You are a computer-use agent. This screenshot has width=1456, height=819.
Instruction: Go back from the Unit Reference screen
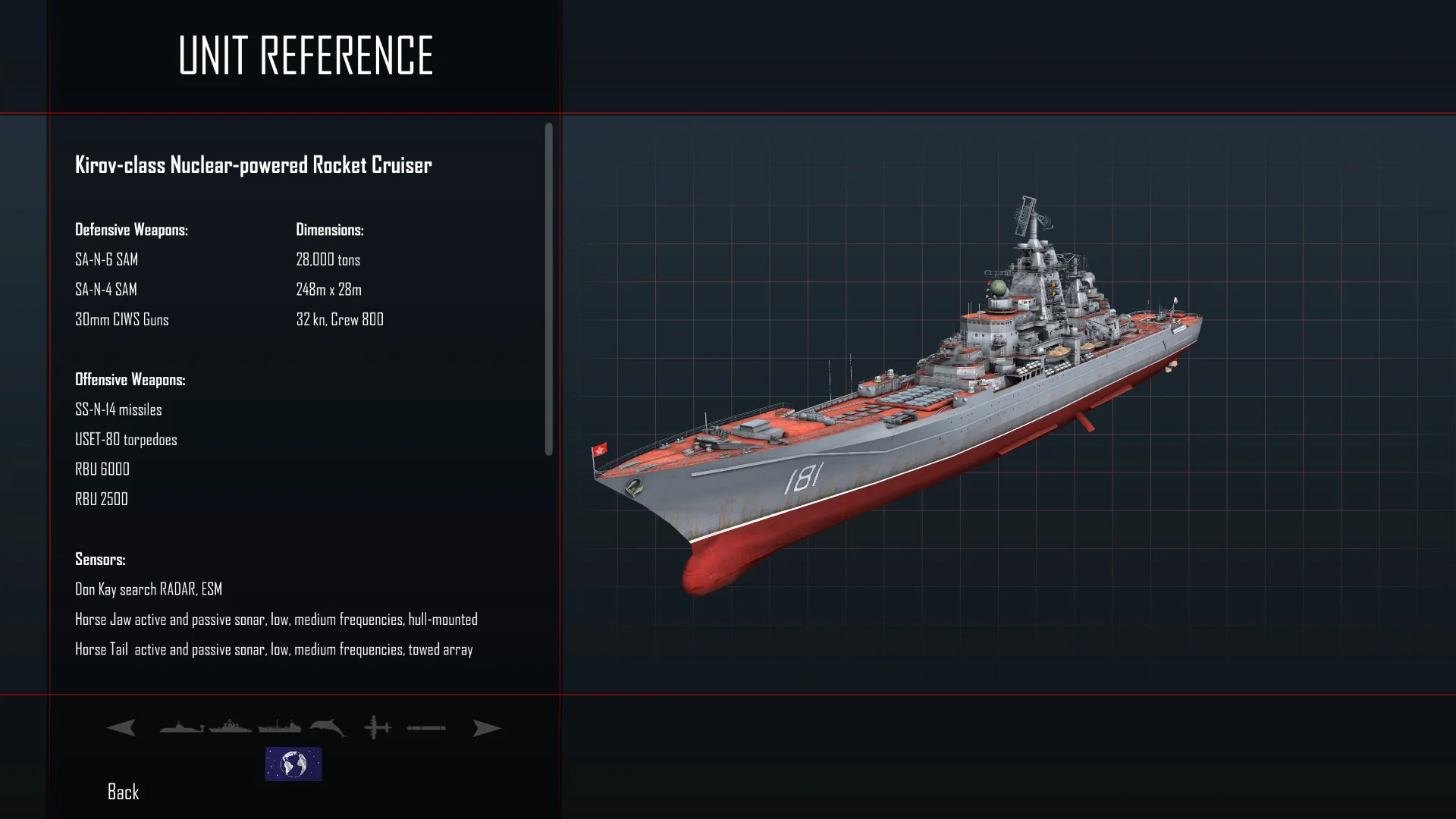click(x=123, y=792)
